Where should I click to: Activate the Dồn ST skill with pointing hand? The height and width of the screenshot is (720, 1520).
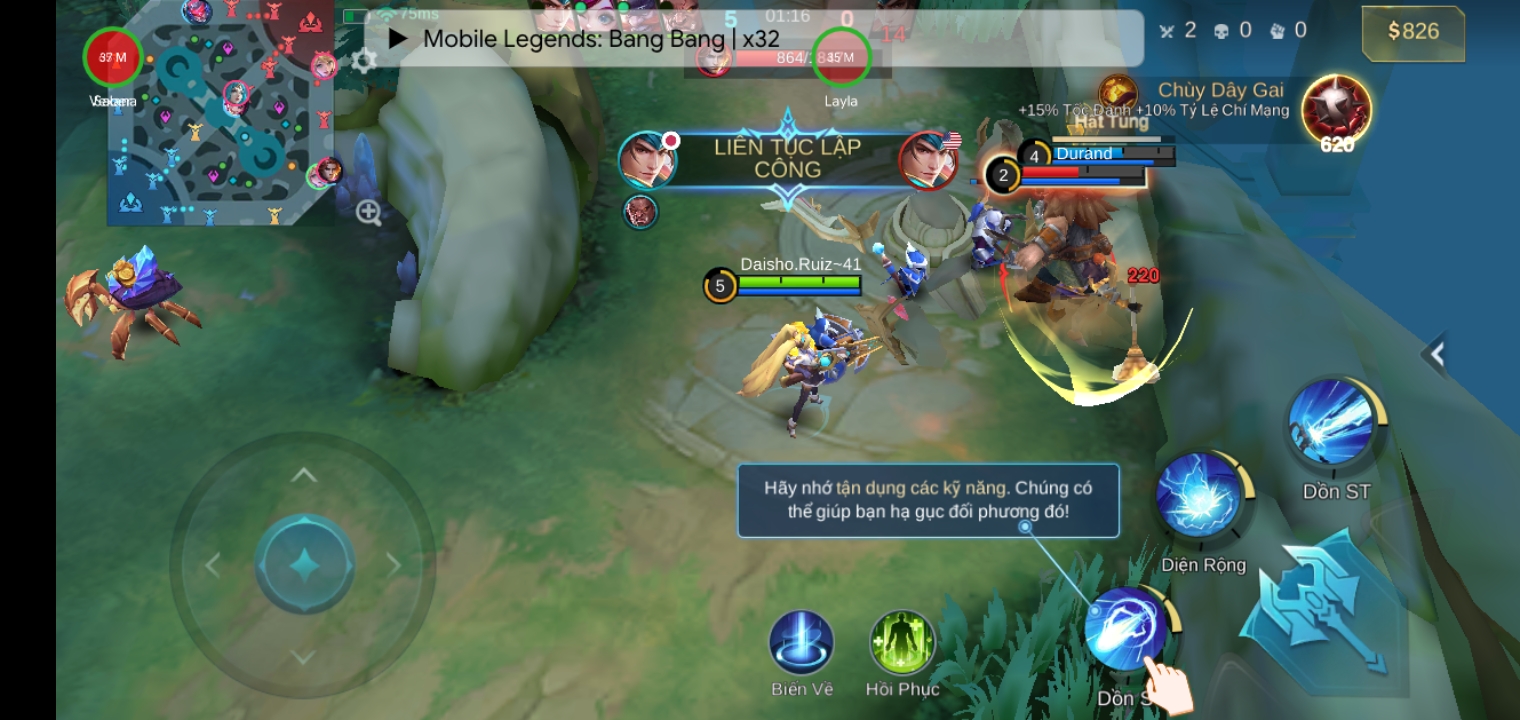point(1125,630)
